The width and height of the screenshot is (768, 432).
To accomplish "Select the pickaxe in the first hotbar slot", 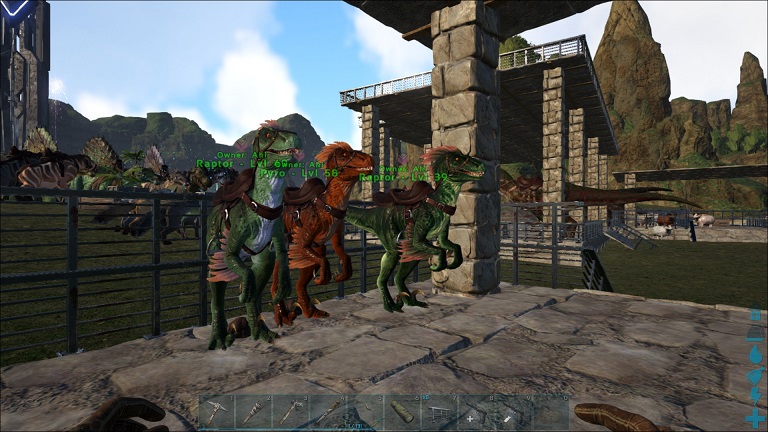I will [x=217, y=413].
